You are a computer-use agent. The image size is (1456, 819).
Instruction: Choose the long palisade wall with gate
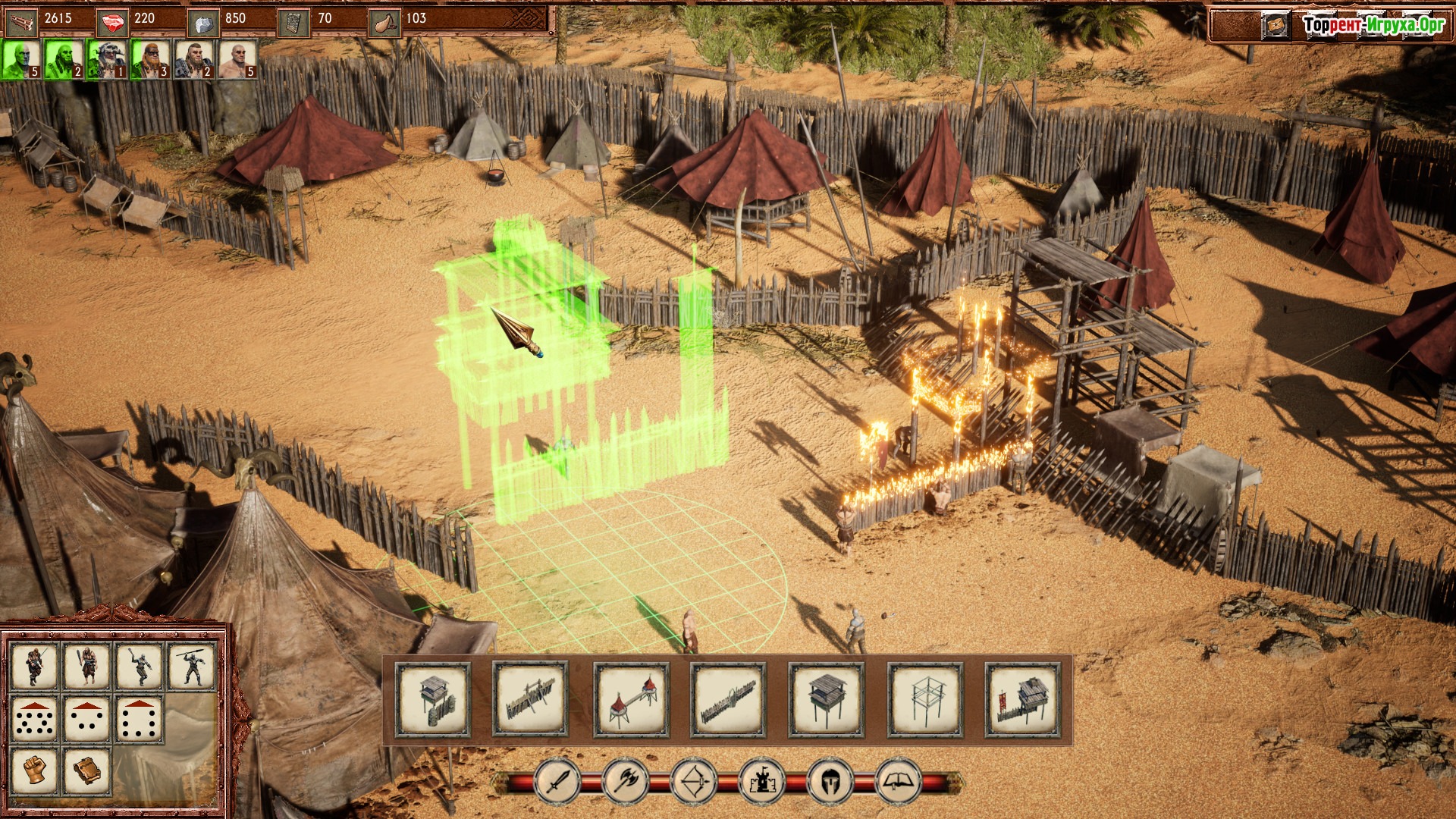tap(728, 699)
